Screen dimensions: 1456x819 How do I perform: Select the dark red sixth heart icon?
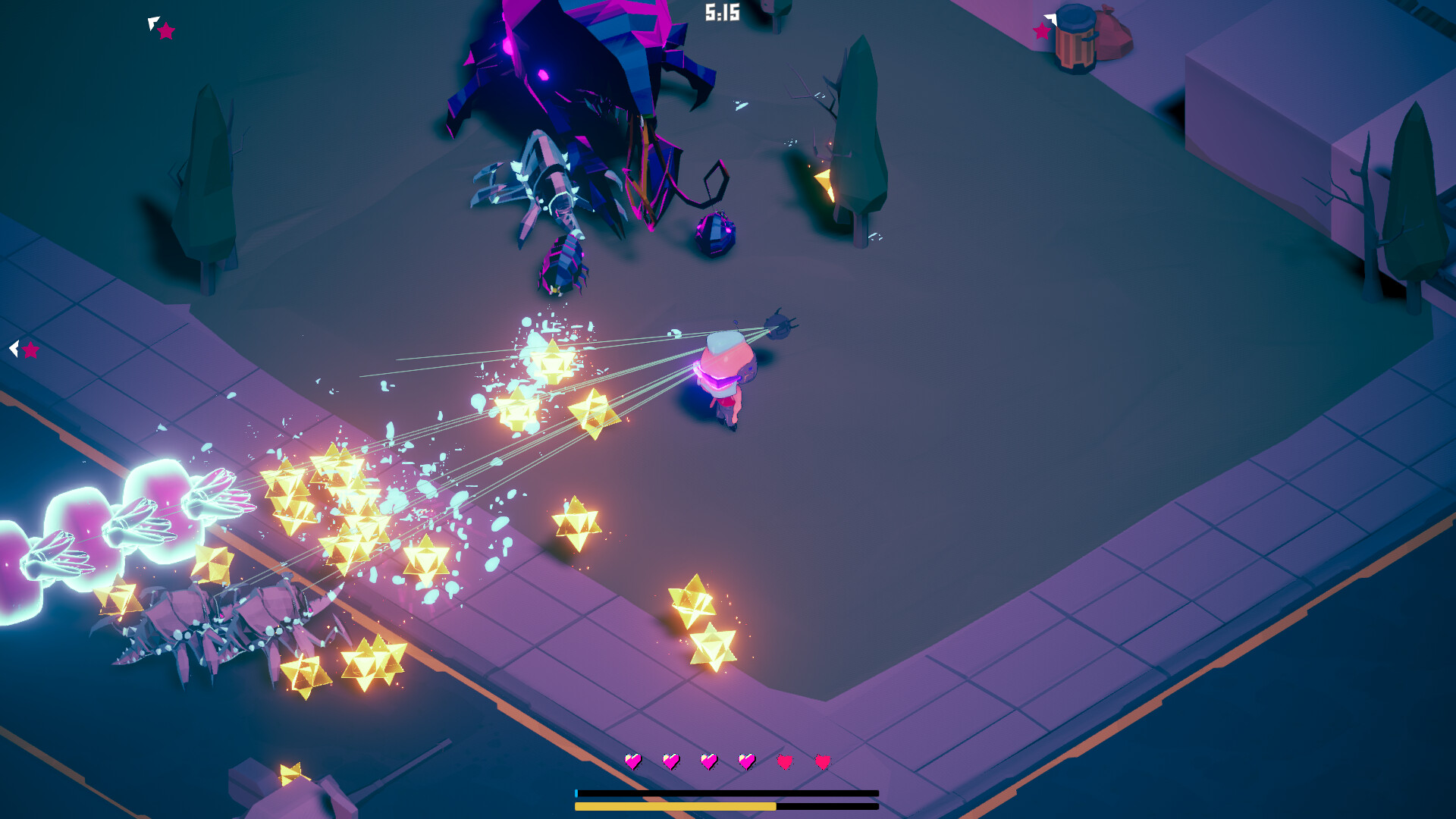point(822,761)
